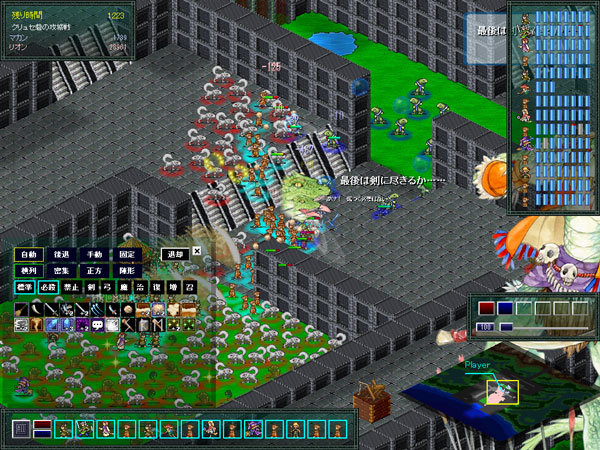Switch to 手動 (manual) control
The height and width of the screenshot is (450, 600).
click(94, 254)
